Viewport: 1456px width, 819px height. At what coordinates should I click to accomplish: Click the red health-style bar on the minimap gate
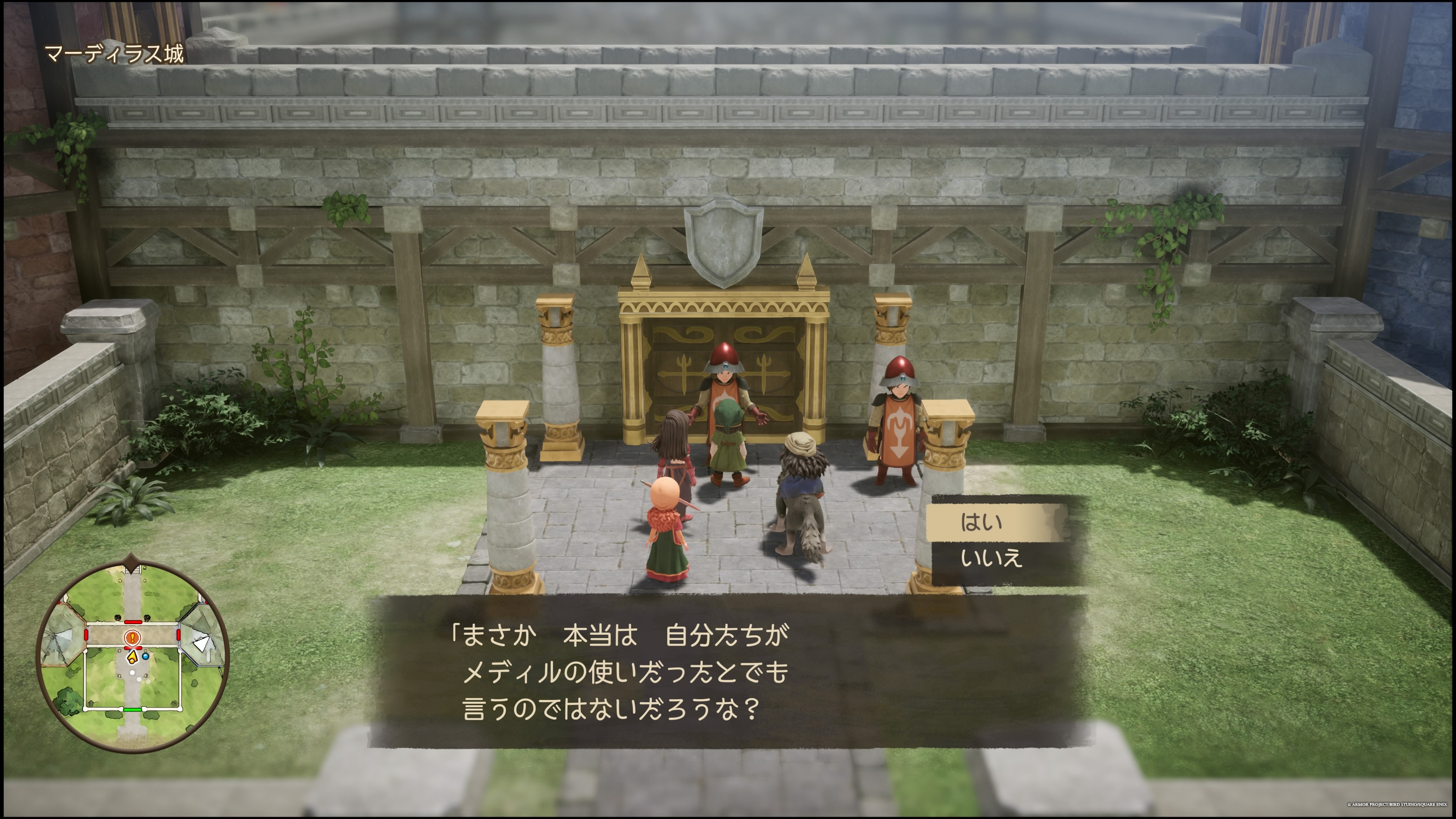133,648
